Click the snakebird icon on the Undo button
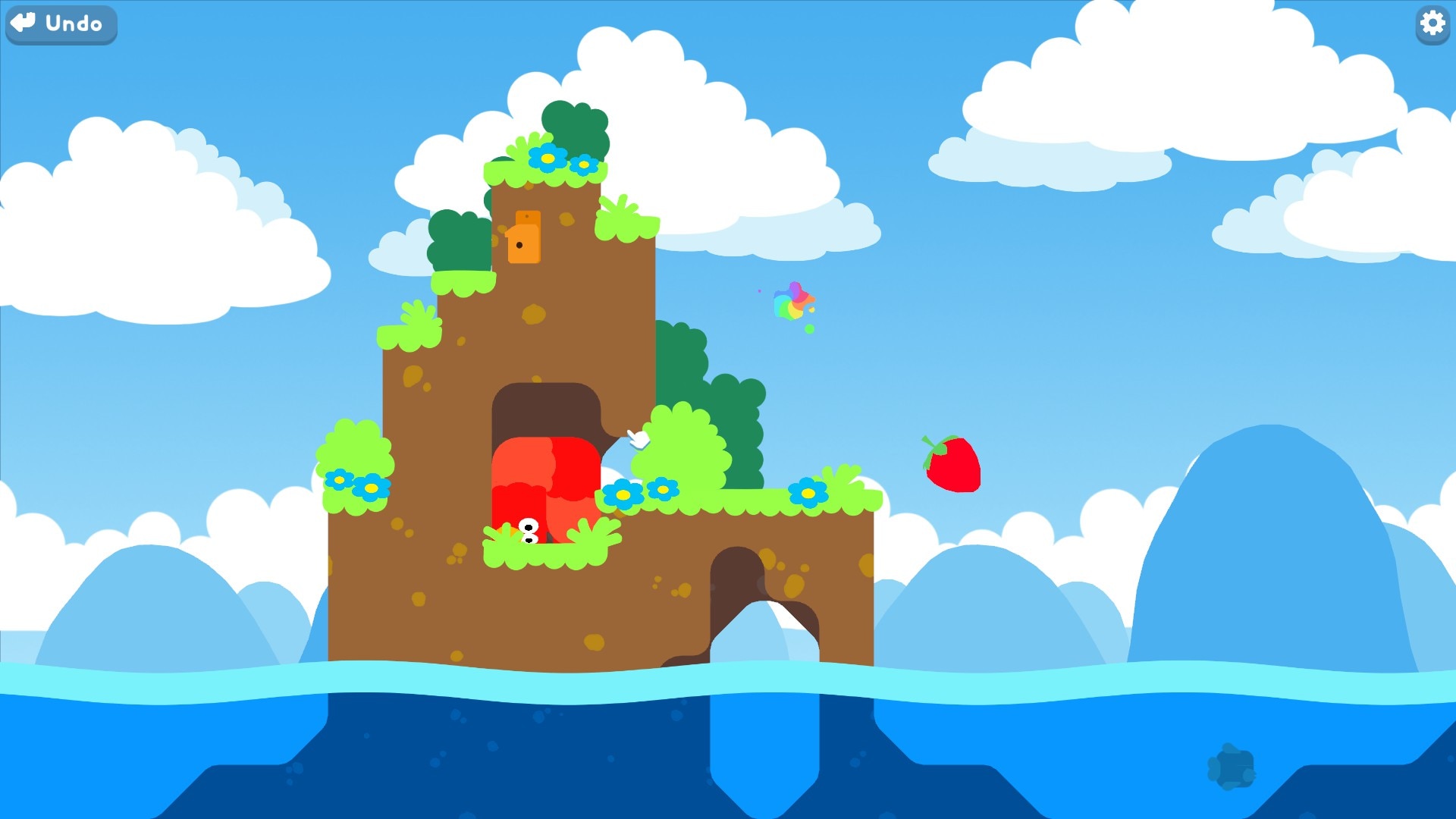Viewport: 1456px width, 819px height. (x=23, y=24)
